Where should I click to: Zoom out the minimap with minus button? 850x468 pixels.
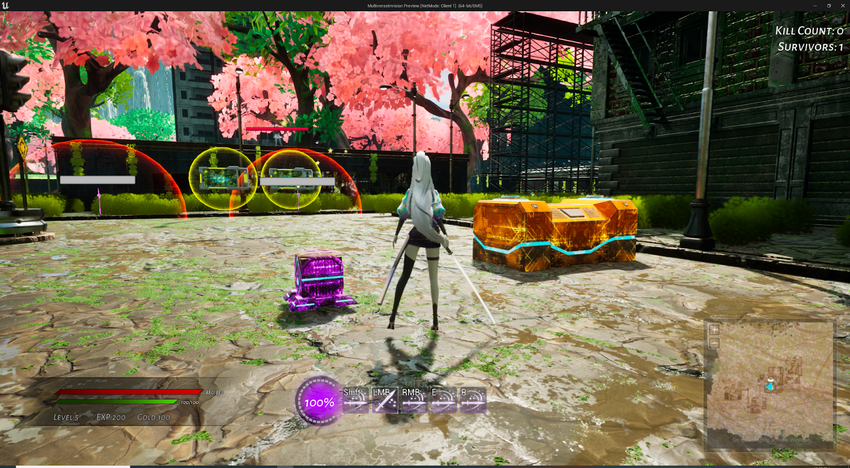(714, 343)
